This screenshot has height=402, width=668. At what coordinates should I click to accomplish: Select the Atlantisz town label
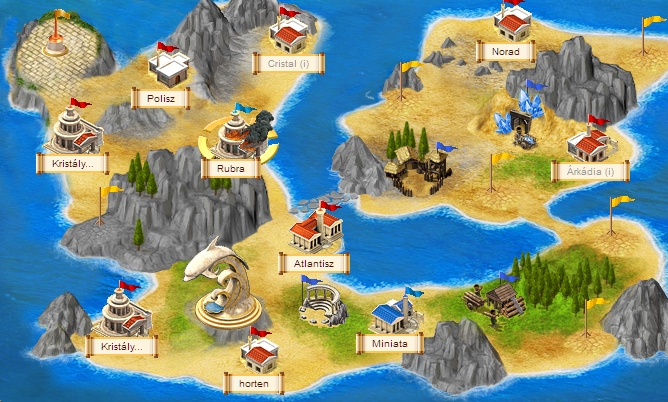click(x=314, y=263)
